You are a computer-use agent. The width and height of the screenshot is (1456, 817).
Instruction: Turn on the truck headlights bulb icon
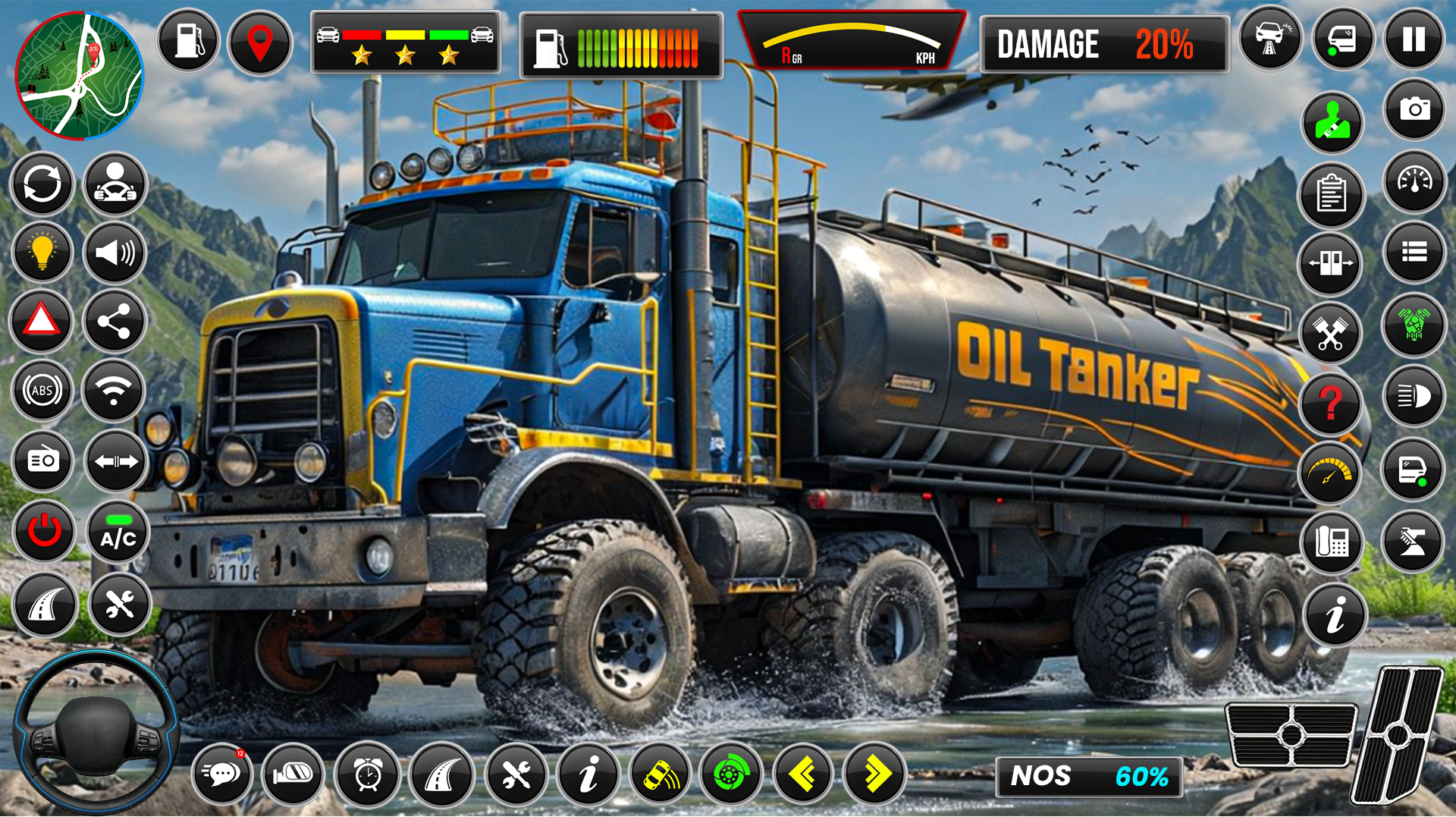[42, 253]
